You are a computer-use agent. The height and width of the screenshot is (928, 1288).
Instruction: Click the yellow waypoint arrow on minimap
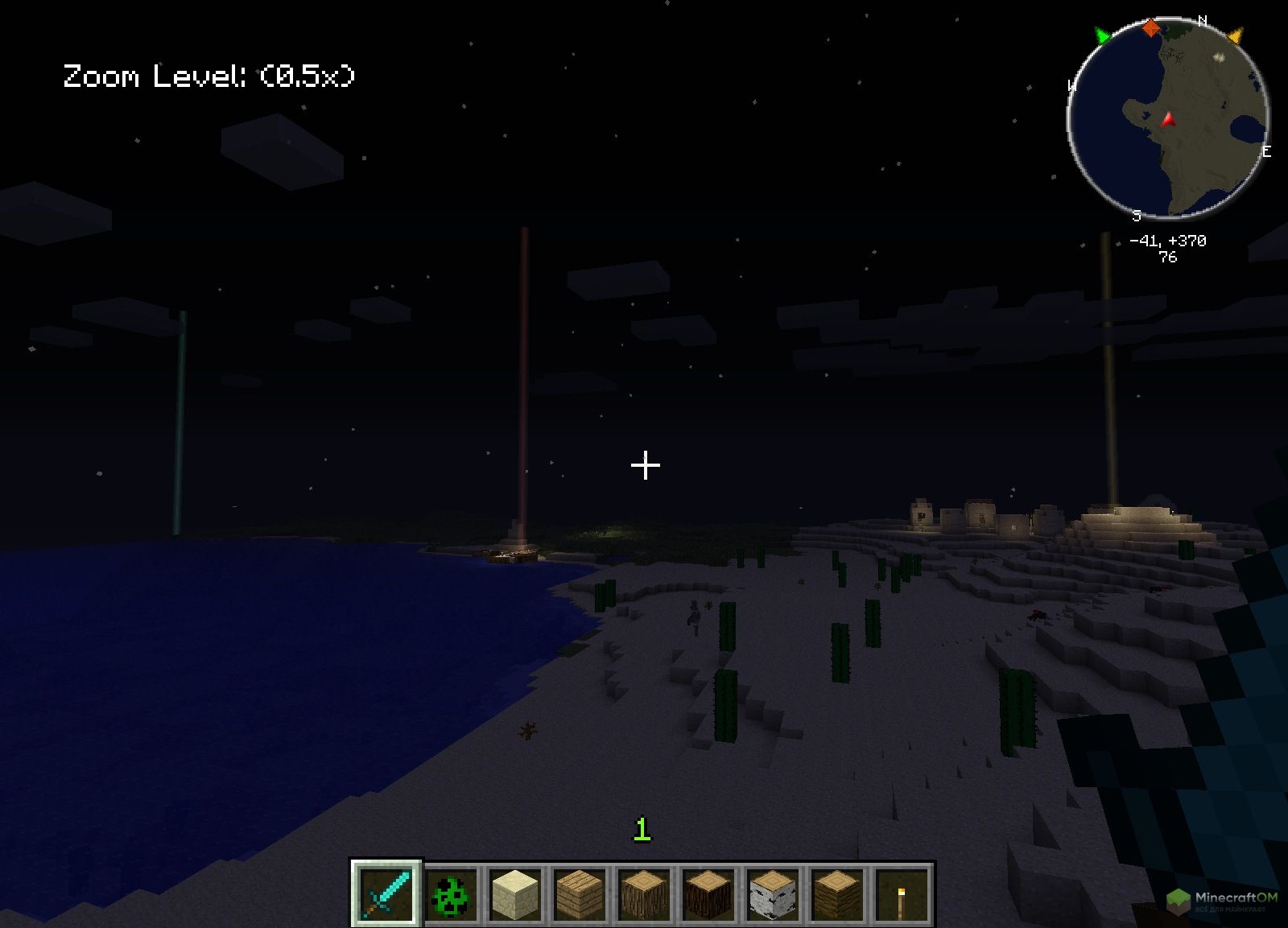click(1236, 35)
